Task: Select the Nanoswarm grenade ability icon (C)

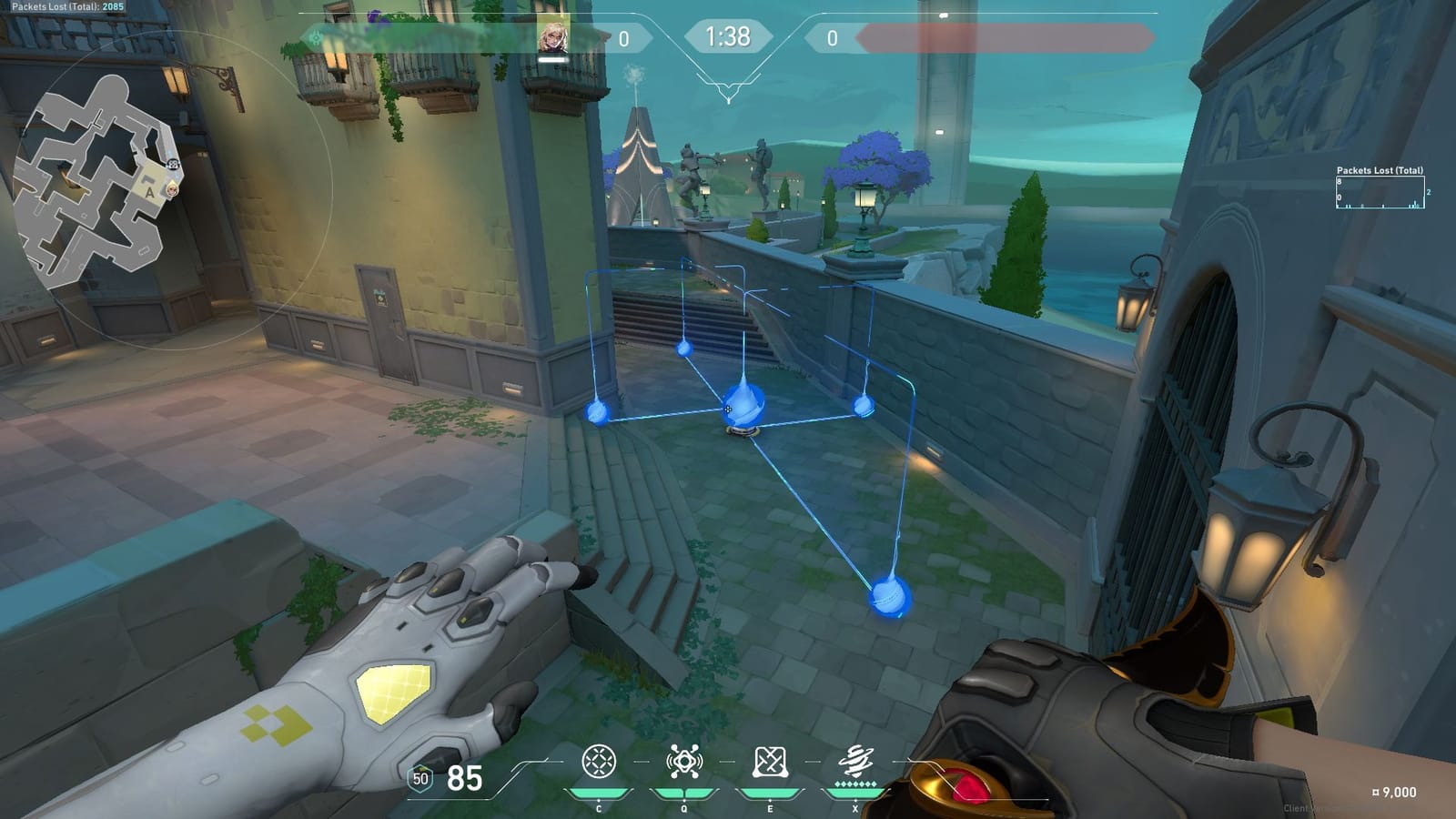Action: click(x=599, y=760)
